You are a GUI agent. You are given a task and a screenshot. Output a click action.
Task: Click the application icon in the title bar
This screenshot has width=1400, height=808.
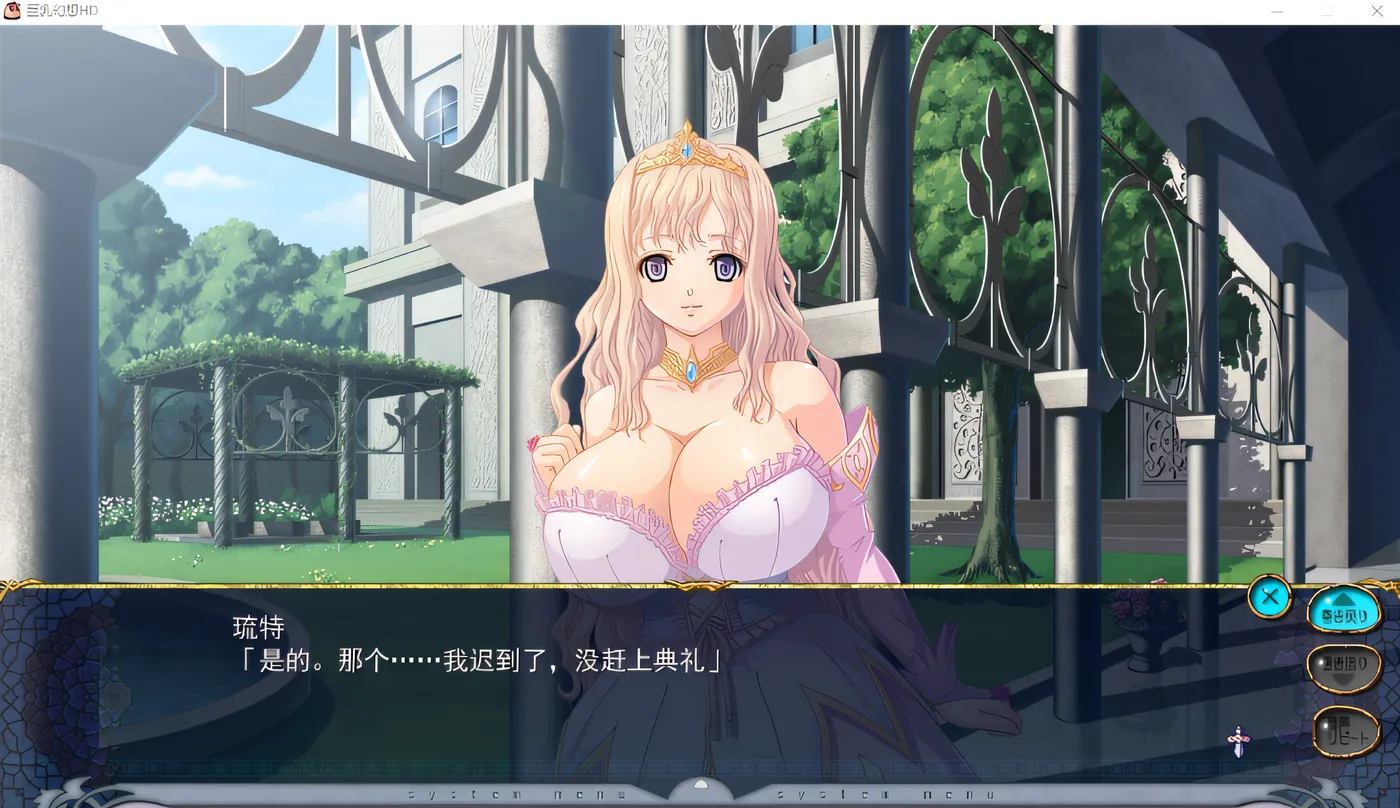click(x=10, y=10)
